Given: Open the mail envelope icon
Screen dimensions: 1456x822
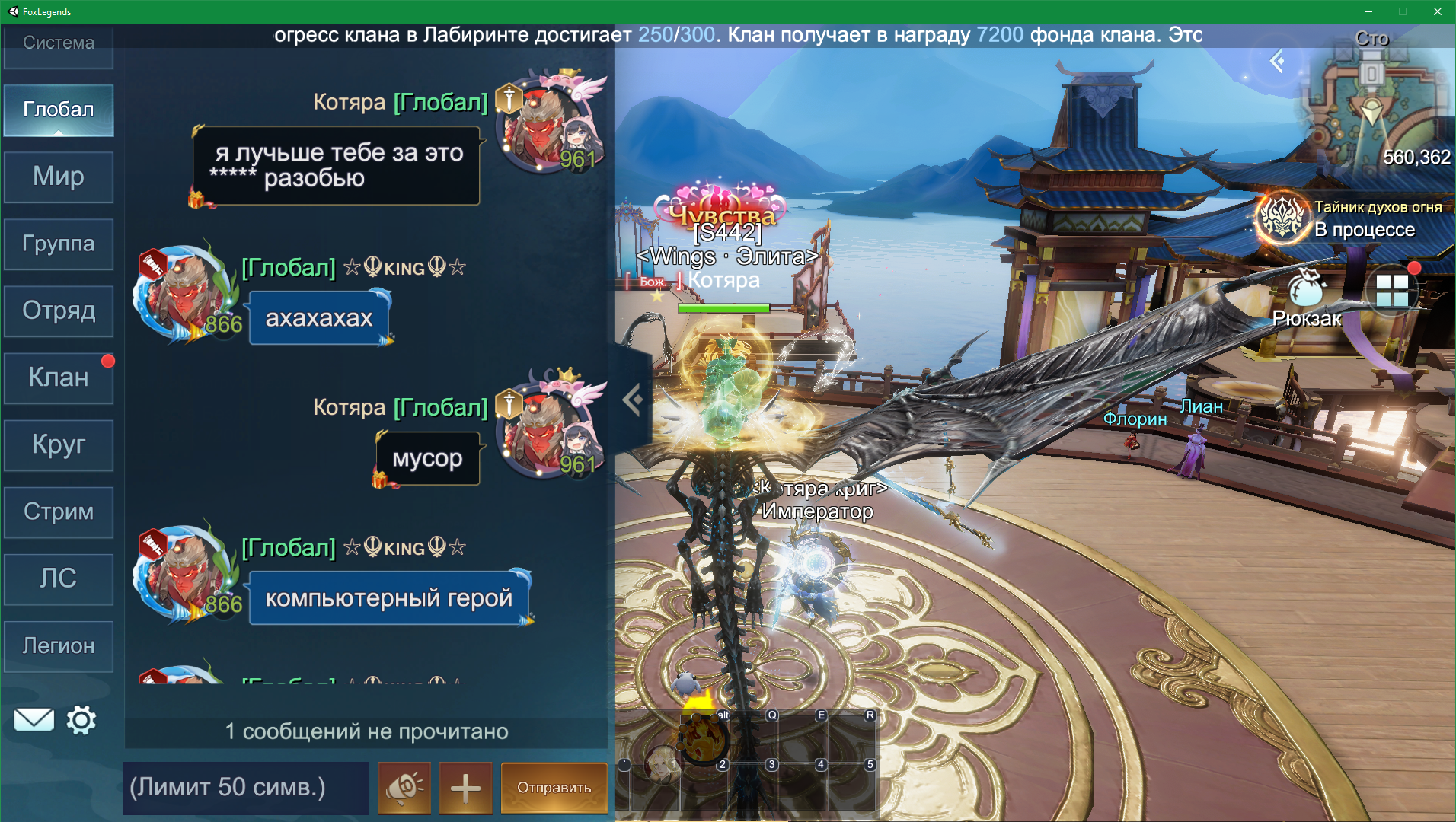Looking at the screenshot, I should point(34,719).
